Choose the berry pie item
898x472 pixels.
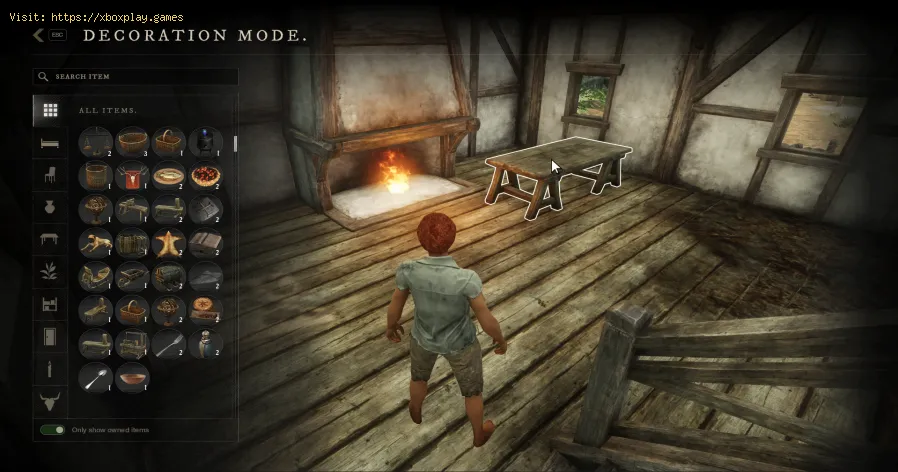coord(205,176)
